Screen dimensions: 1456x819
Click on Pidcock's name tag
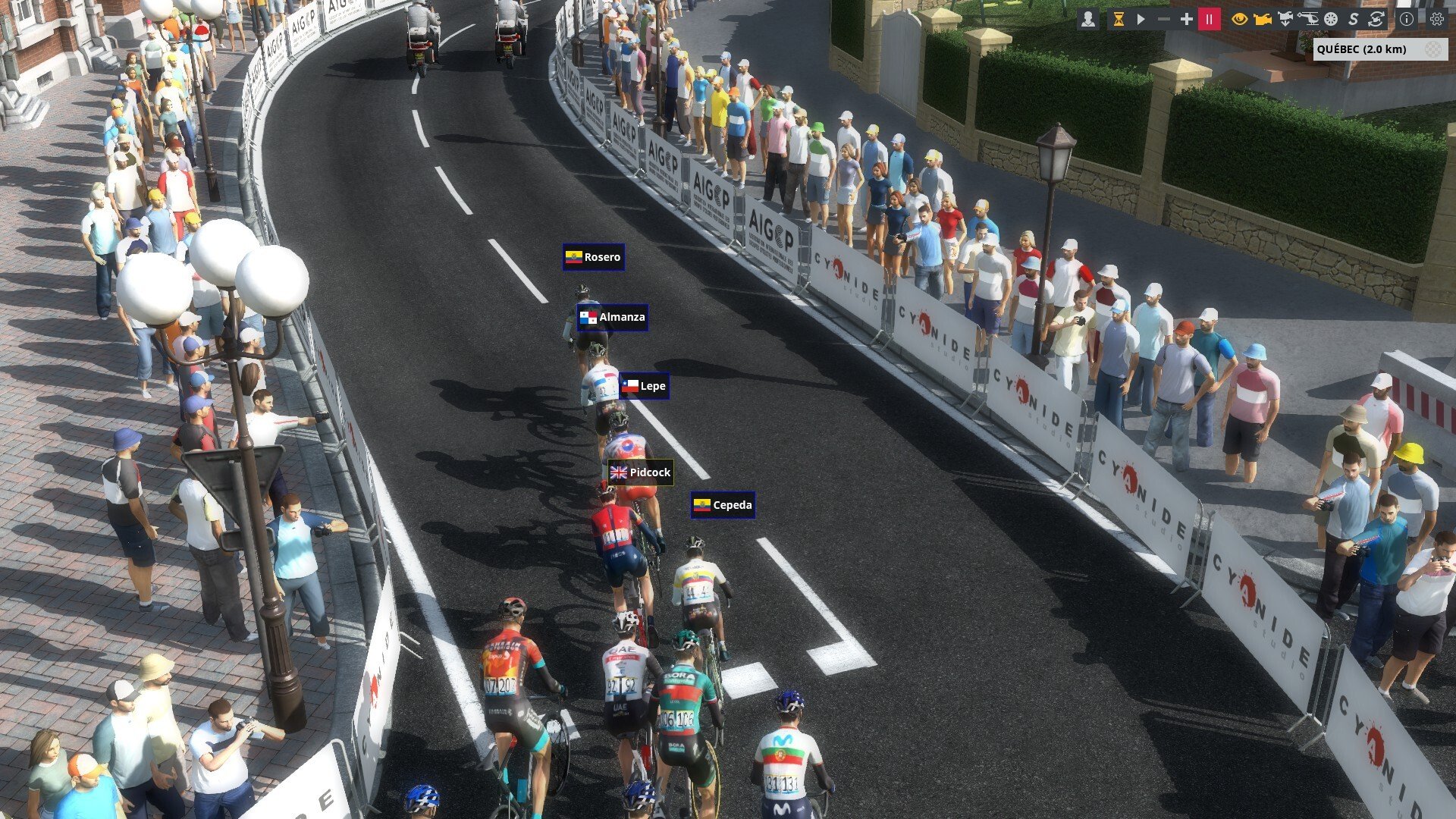tap(641, 472)
